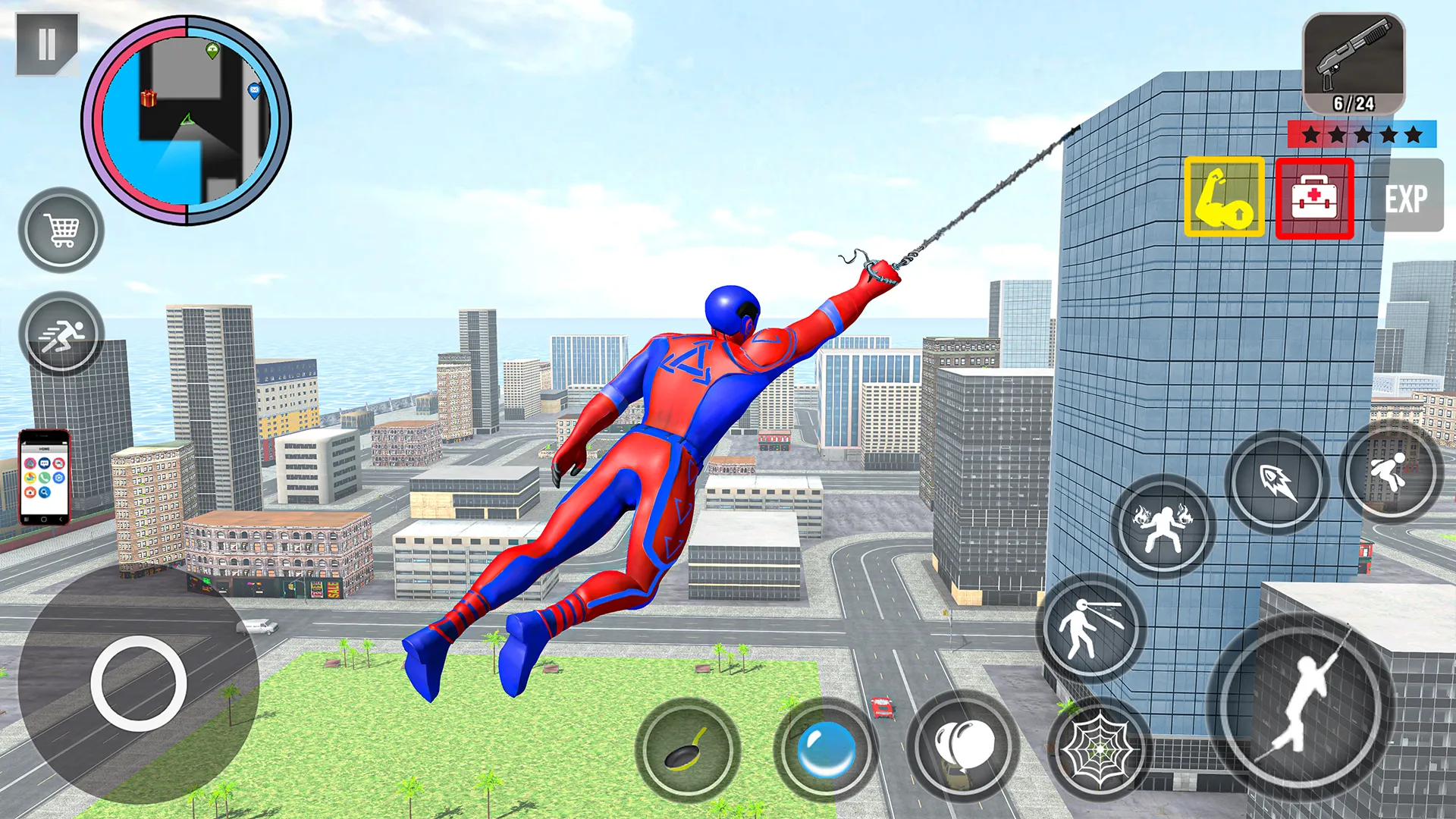The width and height of the screenshot is (1456, 819).
Task: Open the yellow muscle power upgrade
Action: [x=1225, y=199]
